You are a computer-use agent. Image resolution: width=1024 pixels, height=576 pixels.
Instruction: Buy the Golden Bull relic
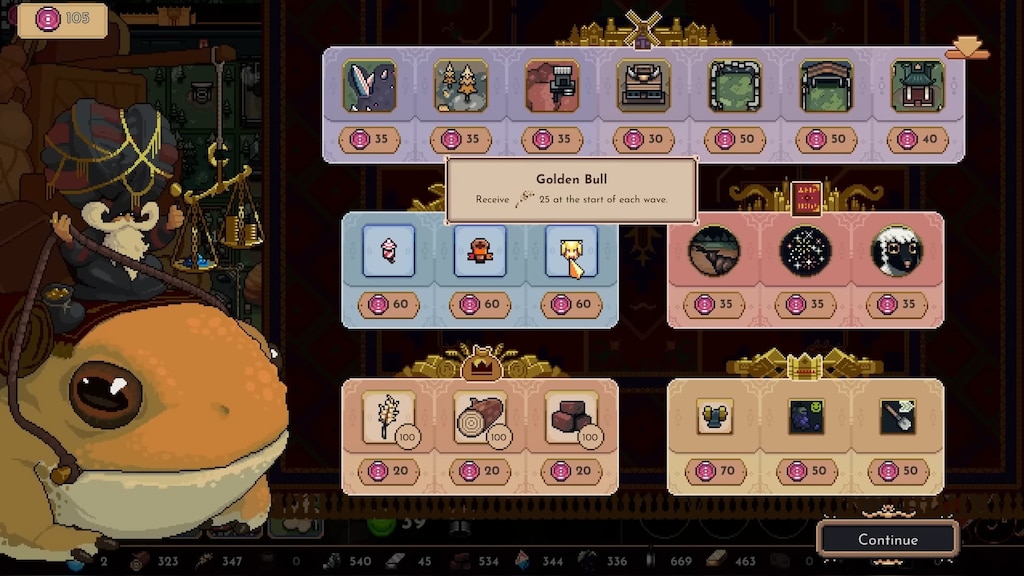tap(571, 251)
